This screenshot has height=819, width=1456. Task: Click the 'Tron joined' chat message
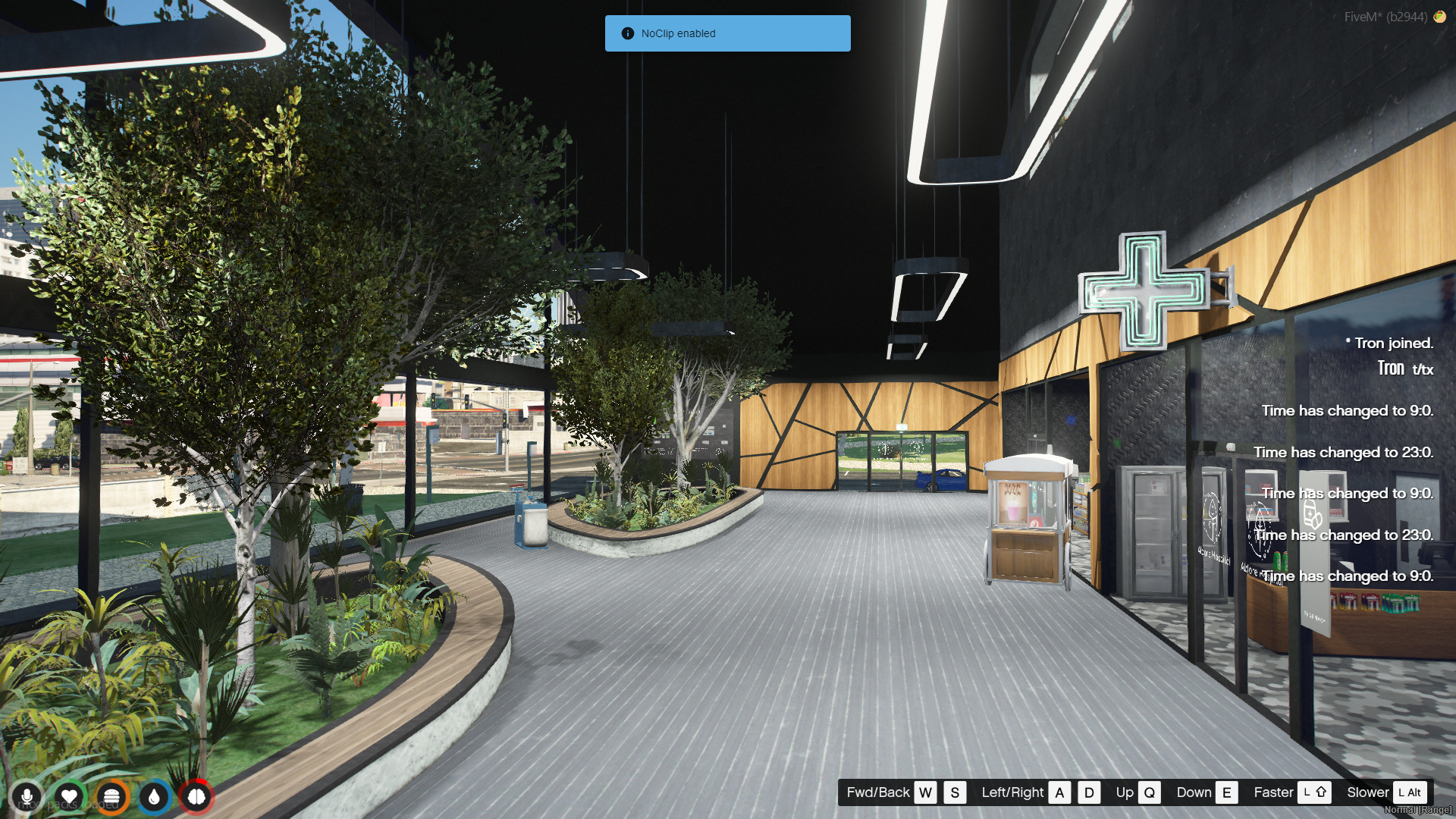[1389, 344]
